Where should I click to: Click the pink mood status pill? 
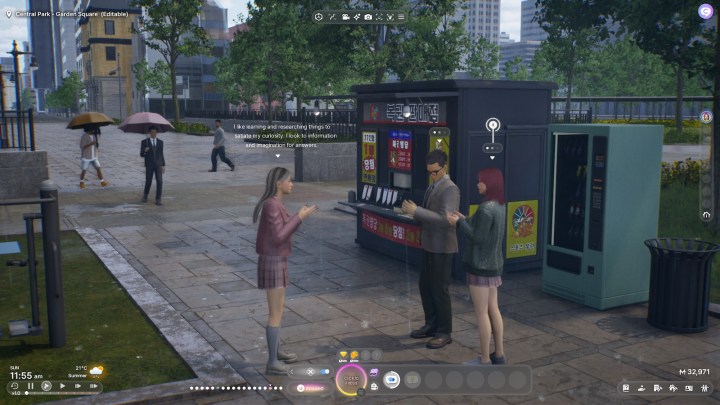tap(310, 387)
